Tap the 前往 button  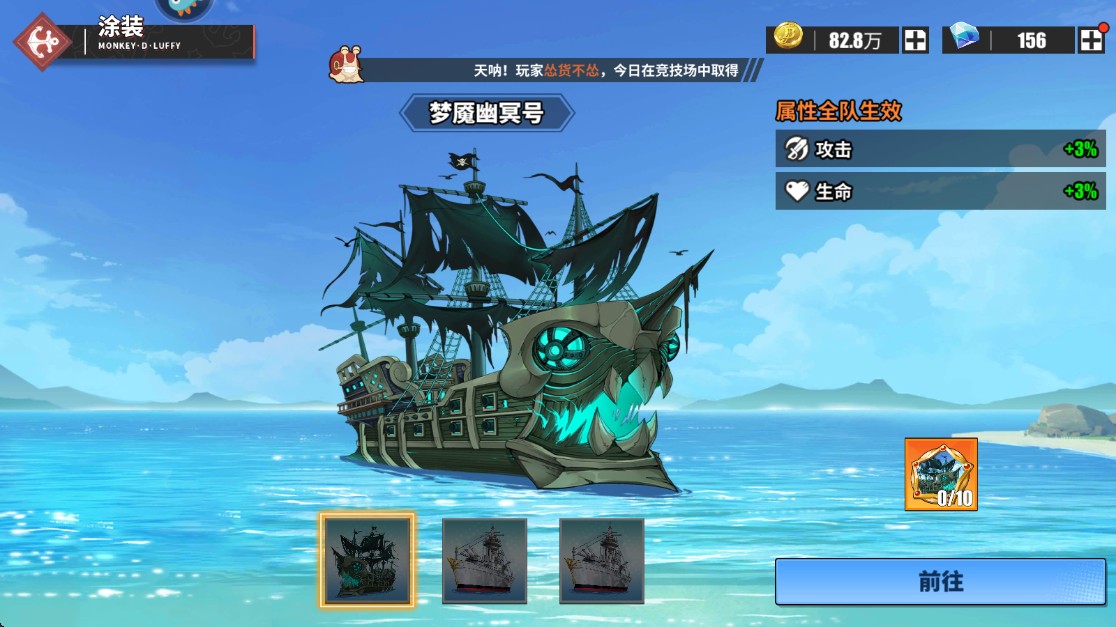939,581
